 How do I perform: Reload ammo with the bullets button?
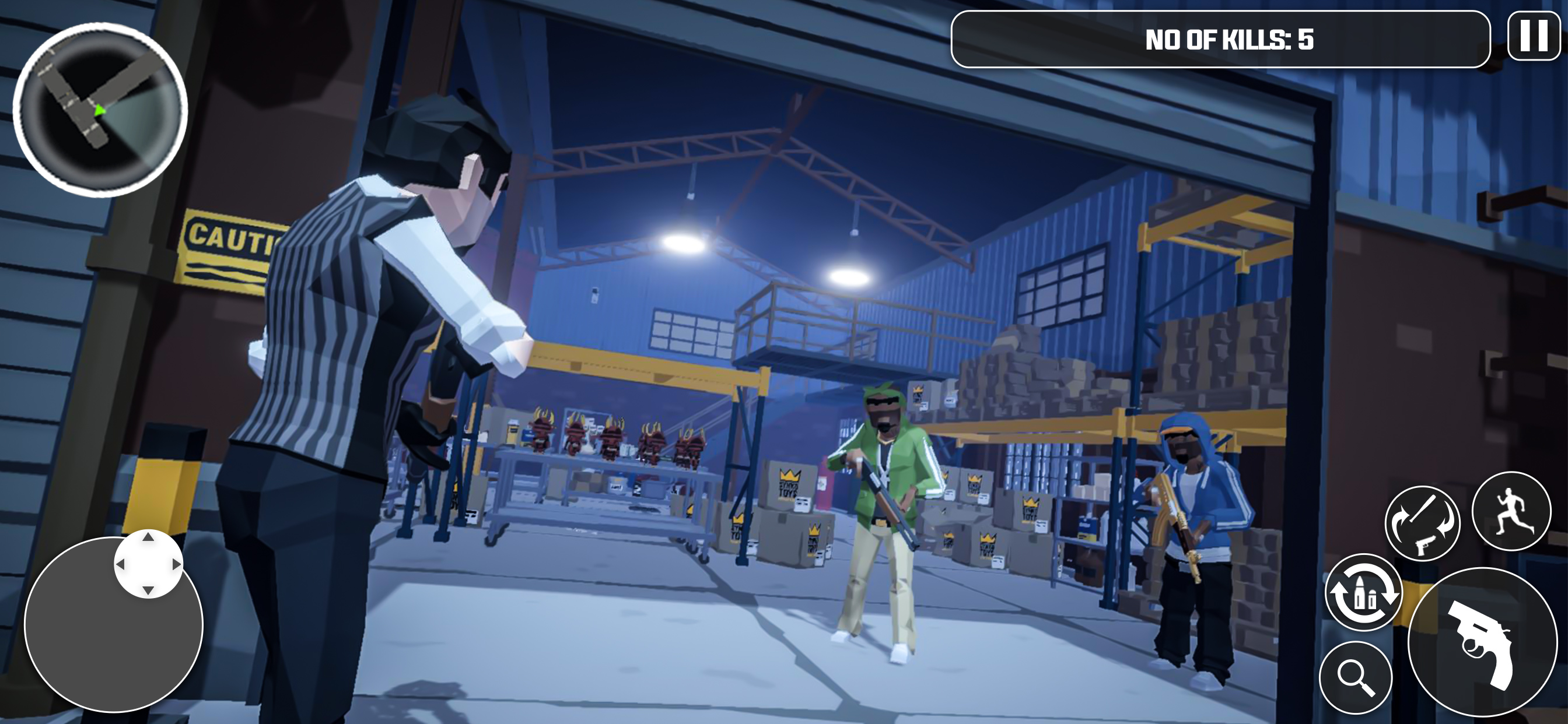[x=1363, y=592]
